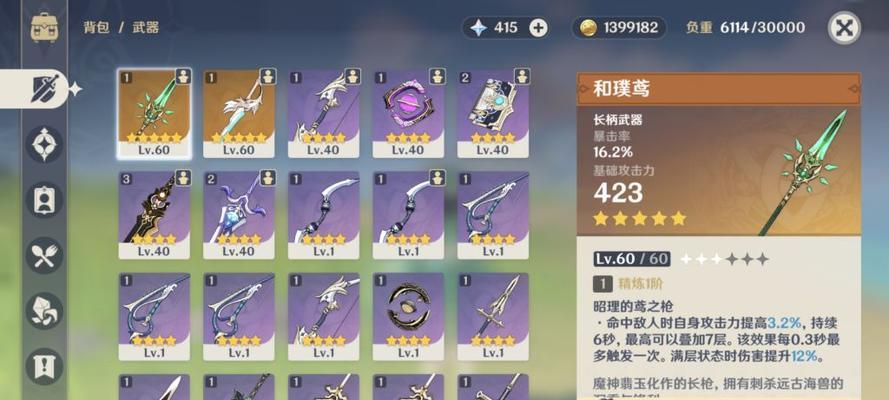This screenshot has height=400, width=889.
Task: Open the quest items tab with exclamation icon
Action: tap(44, 366)
